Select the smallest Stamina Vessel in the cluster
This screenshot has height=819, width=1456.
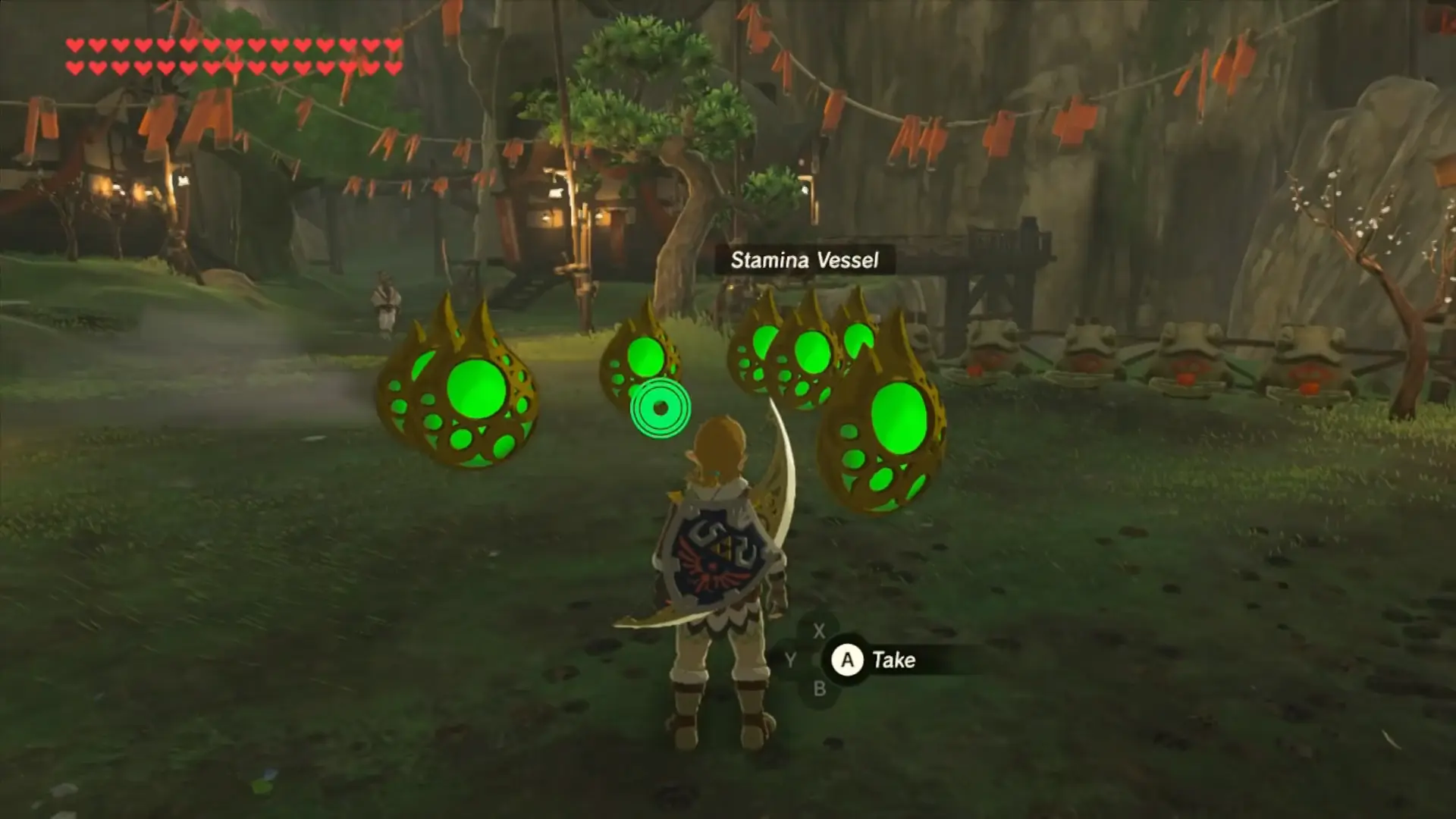[861, 341]
